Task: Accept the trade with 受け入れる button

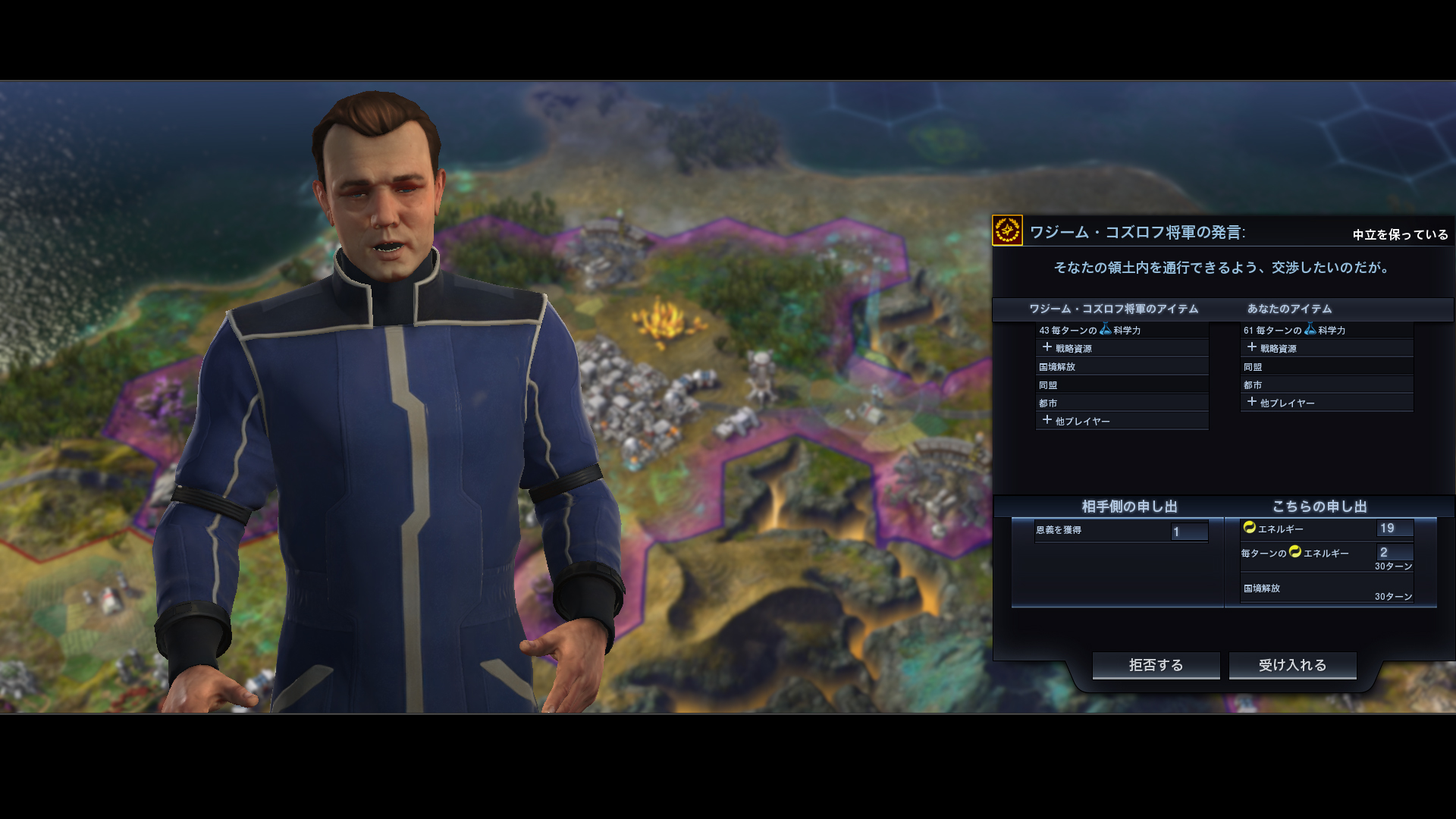Action: tap(1292, 665)
